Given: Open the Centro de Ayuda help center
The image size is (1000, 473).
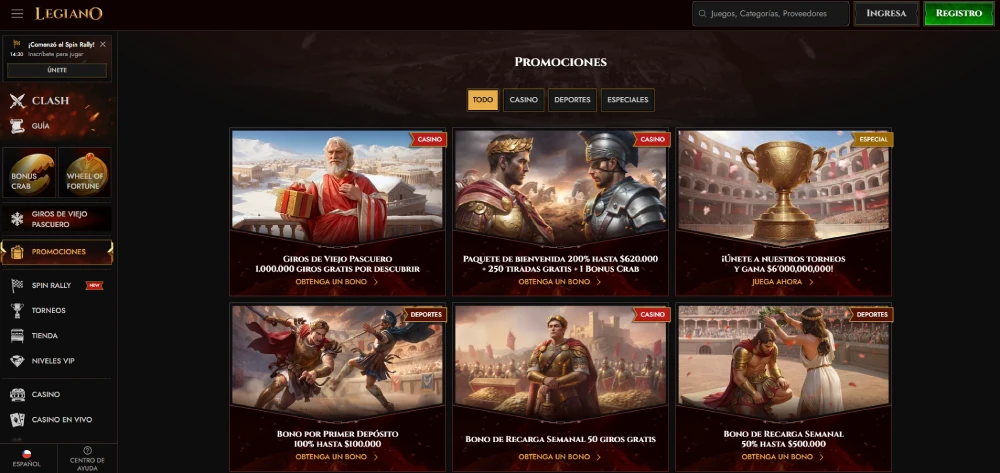Looking at the screenshot, I should (87, 457).
